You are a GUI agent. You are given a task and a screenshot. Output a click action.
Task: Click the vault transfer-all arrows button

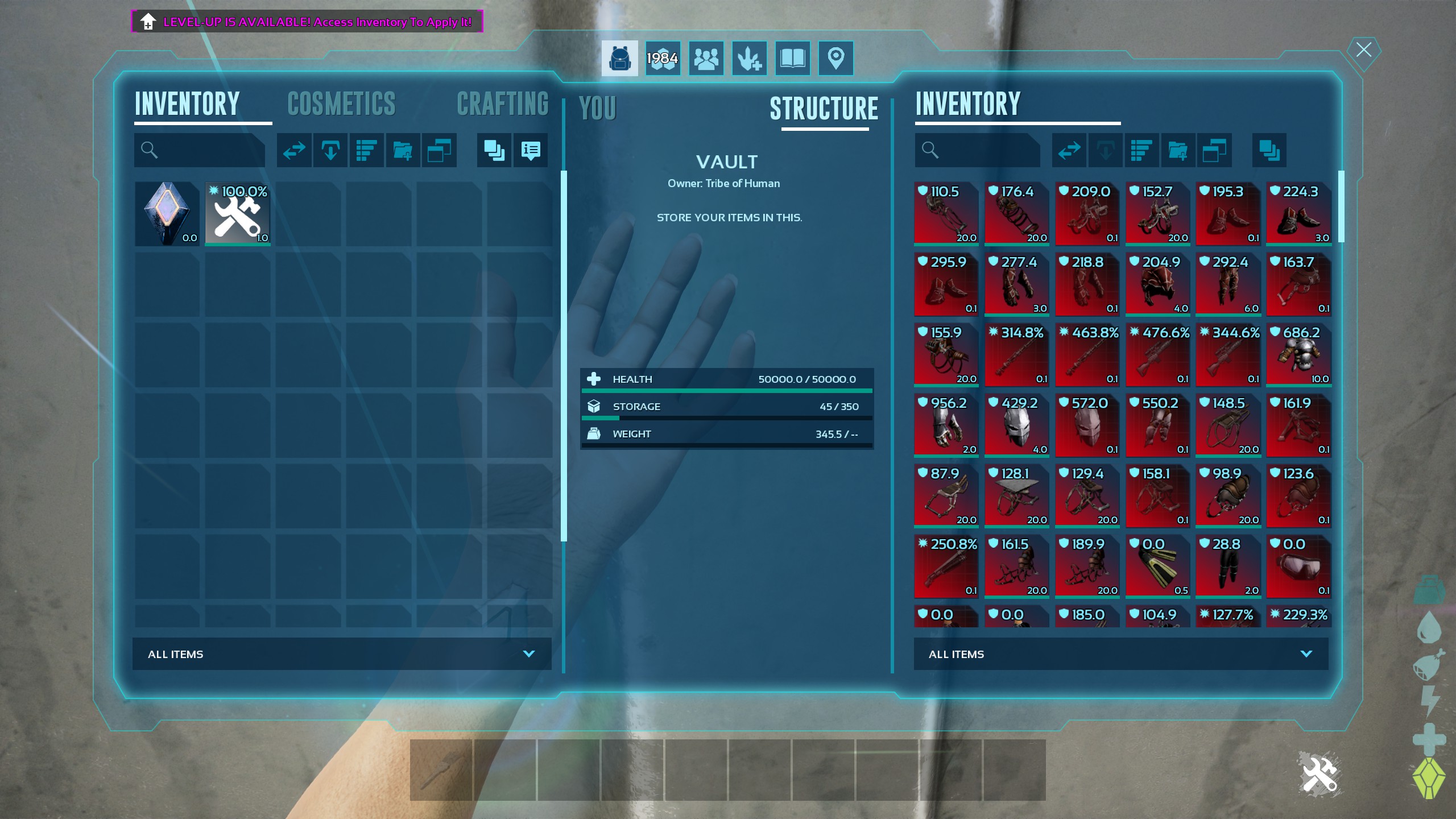click(x=1069, y=150)
